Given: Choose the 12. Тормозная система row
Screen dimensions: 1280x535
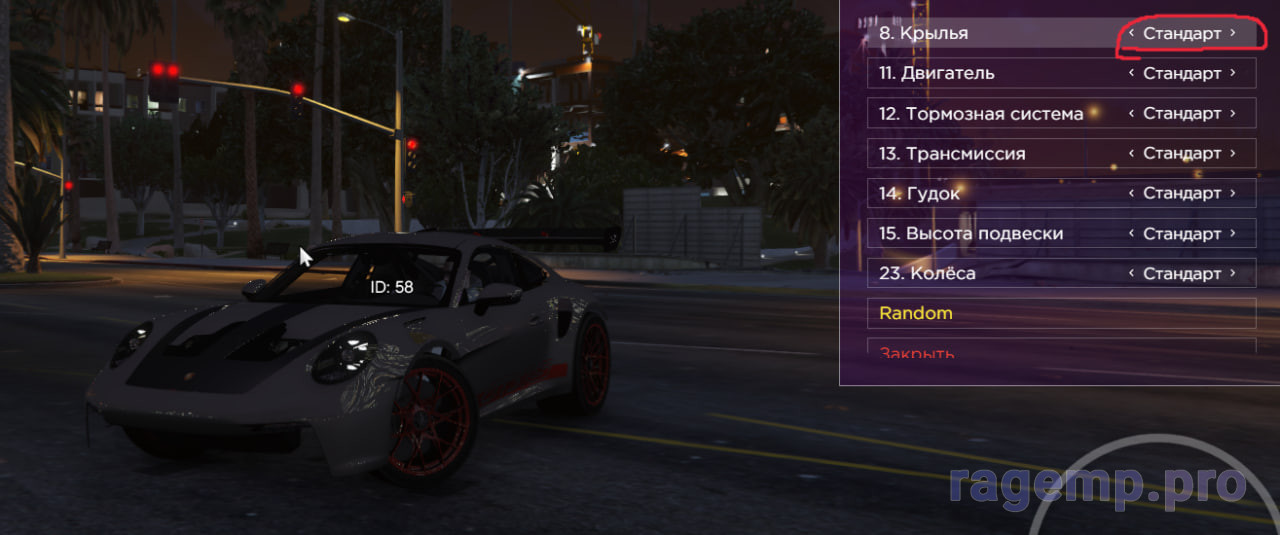Looking at the screenshot, I should tap(990, 113).
